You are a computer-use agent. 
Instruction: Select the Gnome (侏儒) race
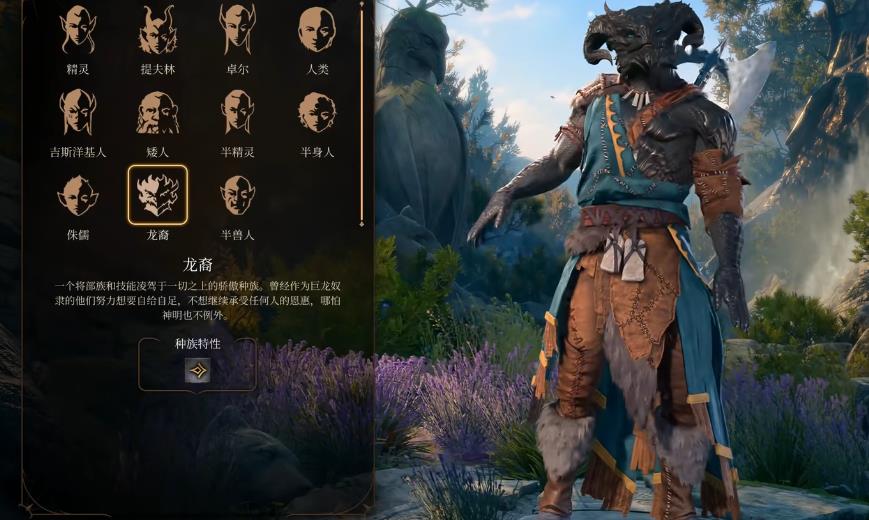78,195
